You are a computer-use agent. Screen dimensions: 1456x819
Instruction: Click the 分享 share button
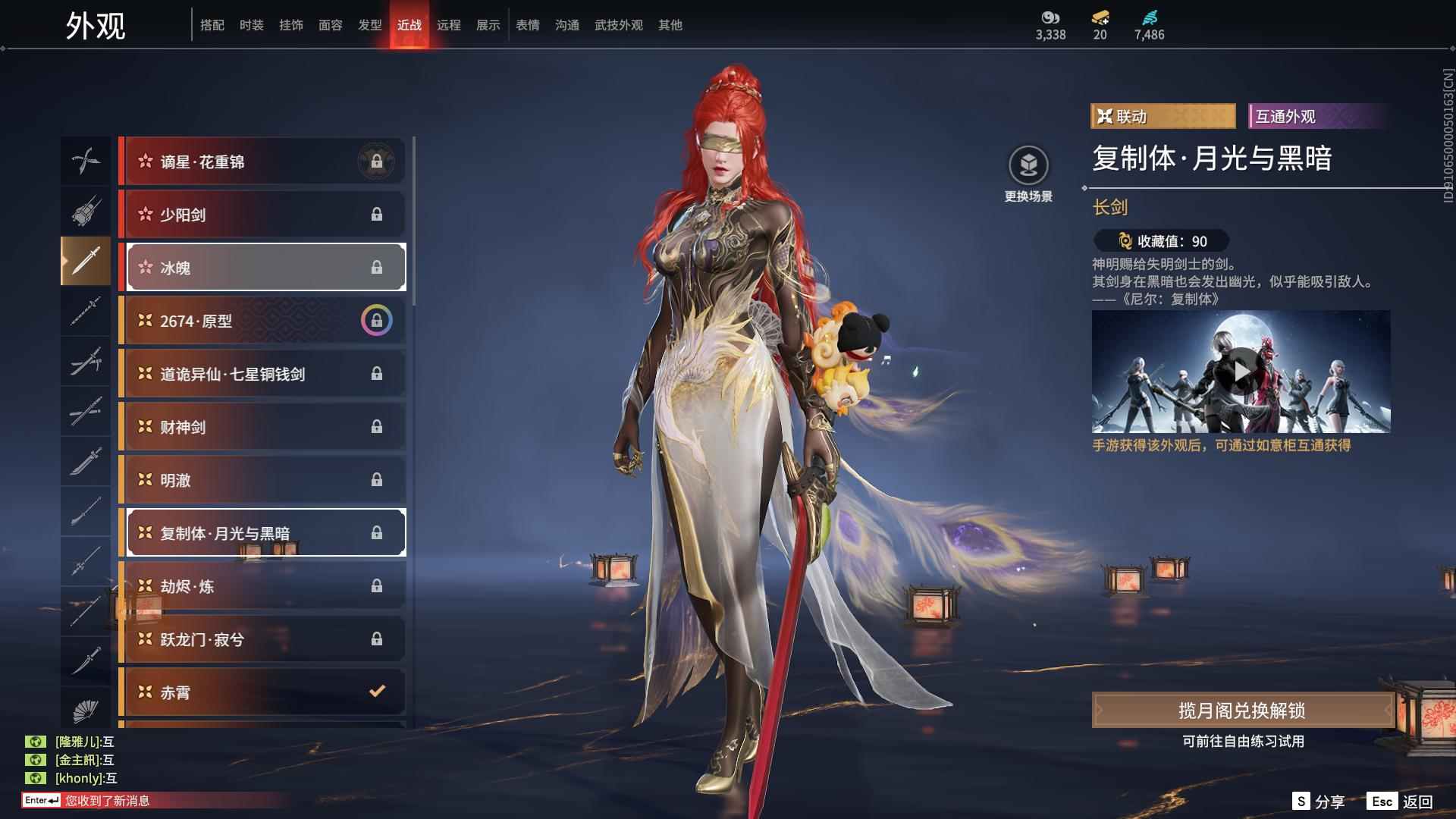pyautogui.click(x=1318, y=802)
